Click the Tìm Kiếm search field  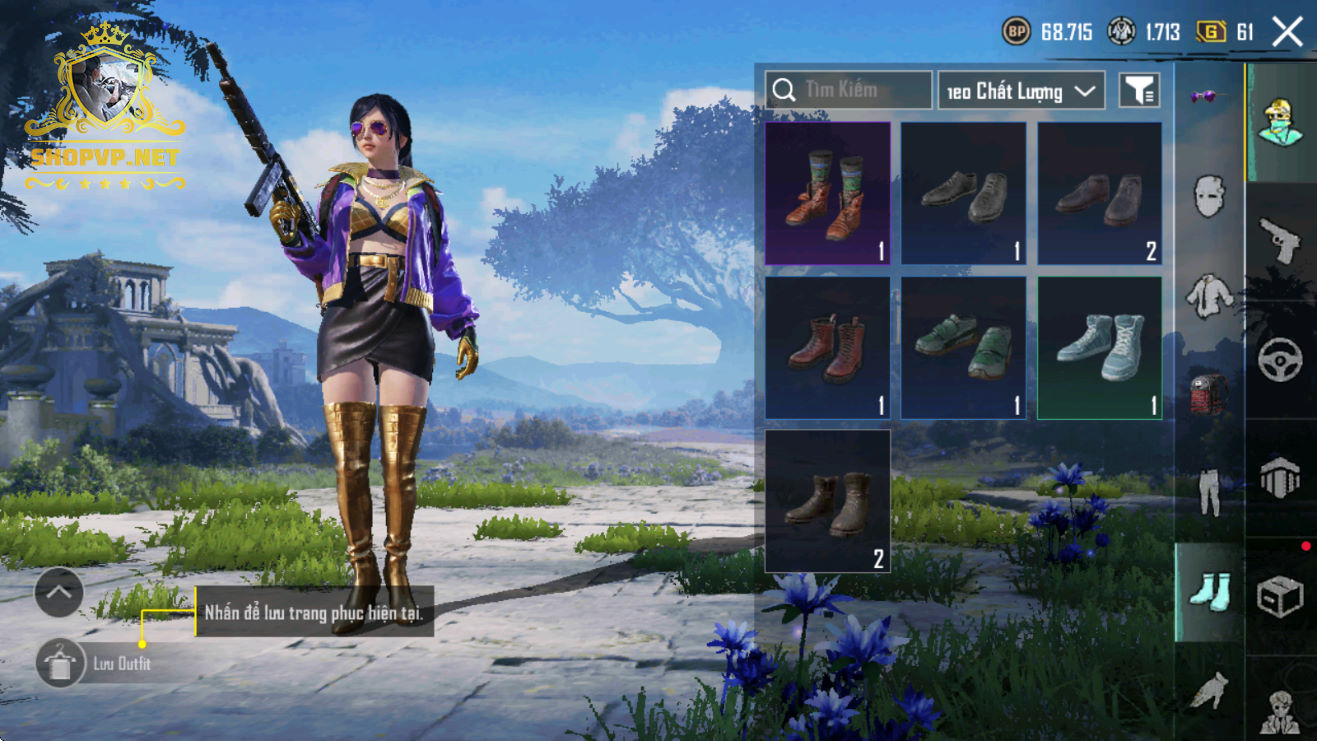point(848,90)
